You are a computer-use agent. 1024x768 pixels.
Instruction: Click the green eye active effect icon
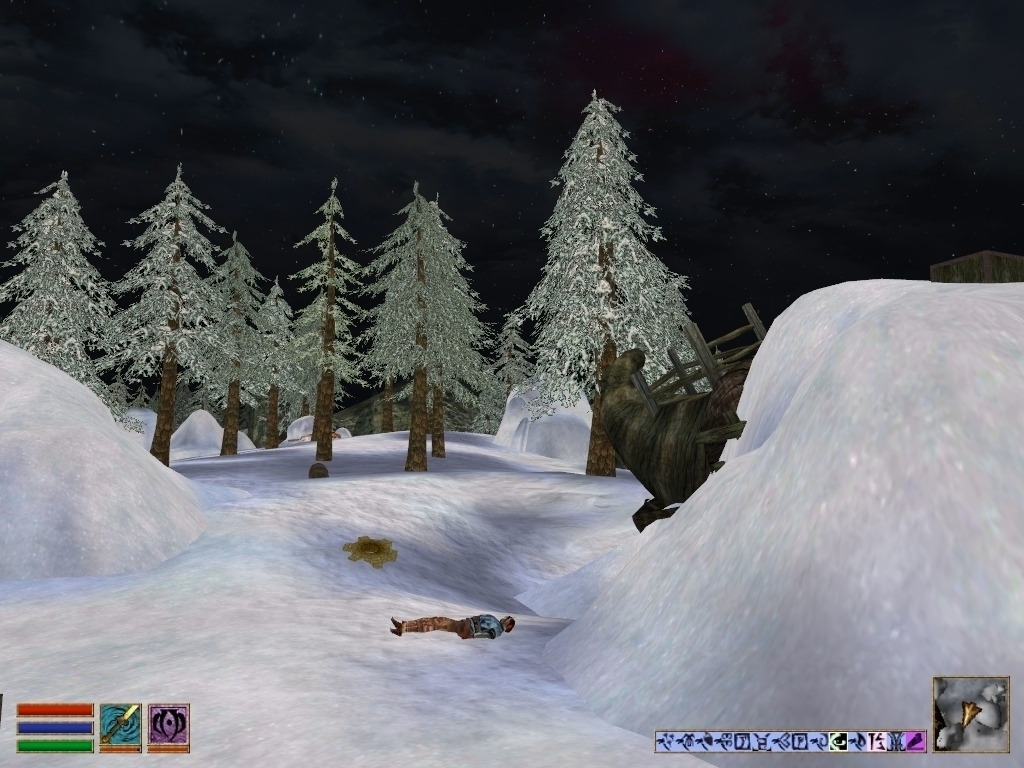coord(839,742)
